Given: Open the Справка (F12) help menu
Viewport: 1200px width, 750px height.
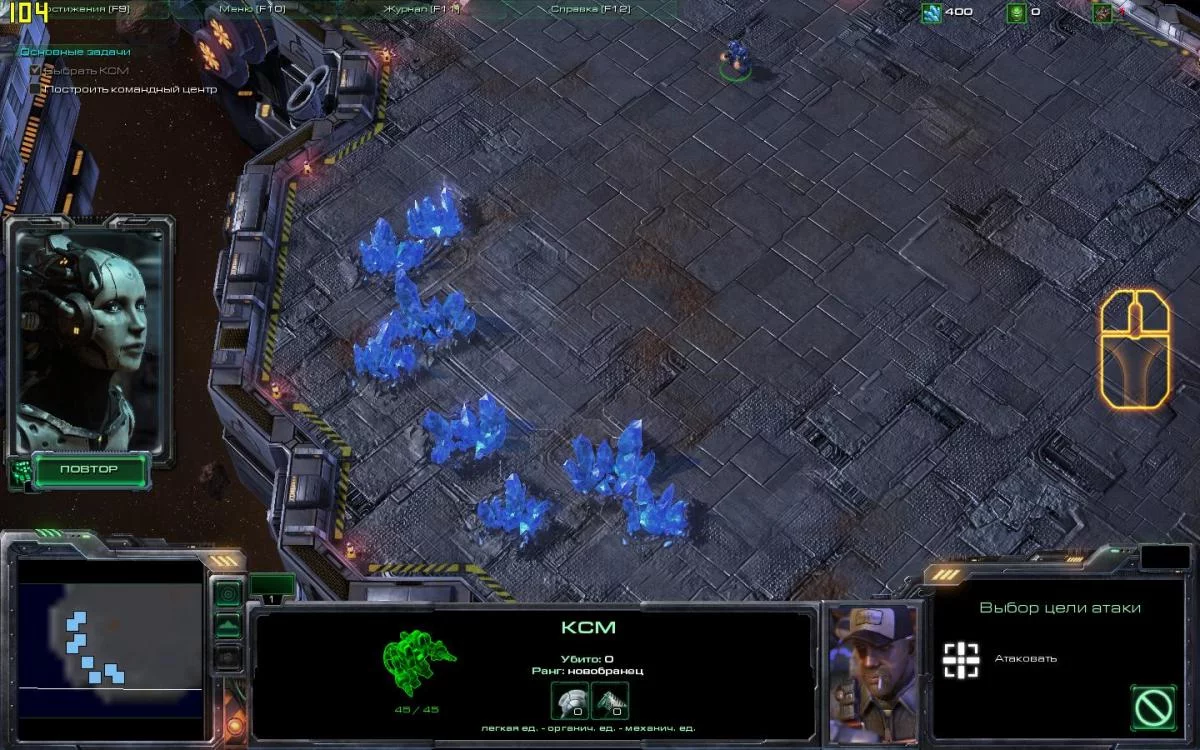Looking at the screenshot, I should pyautogui.click(x=589, y=9).
